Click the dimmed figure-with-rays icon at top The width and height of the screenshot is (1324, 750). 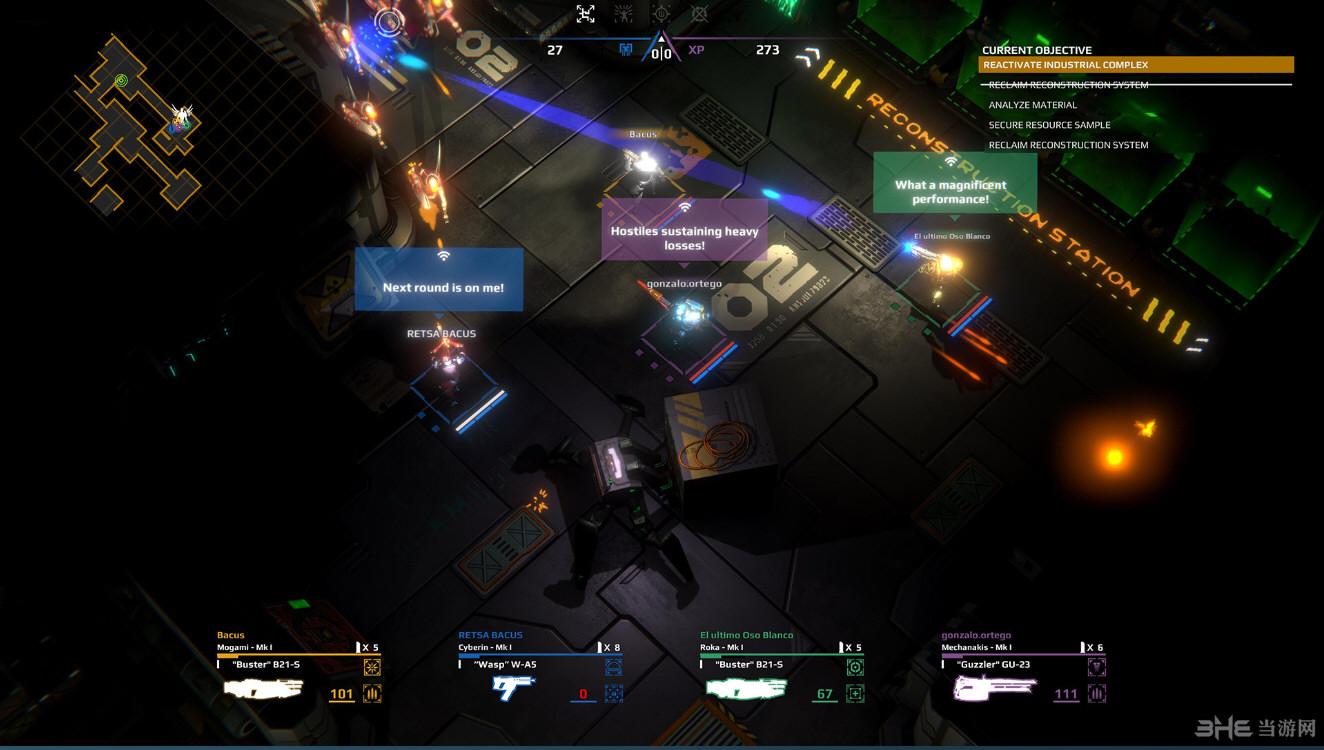coord(623,14)
